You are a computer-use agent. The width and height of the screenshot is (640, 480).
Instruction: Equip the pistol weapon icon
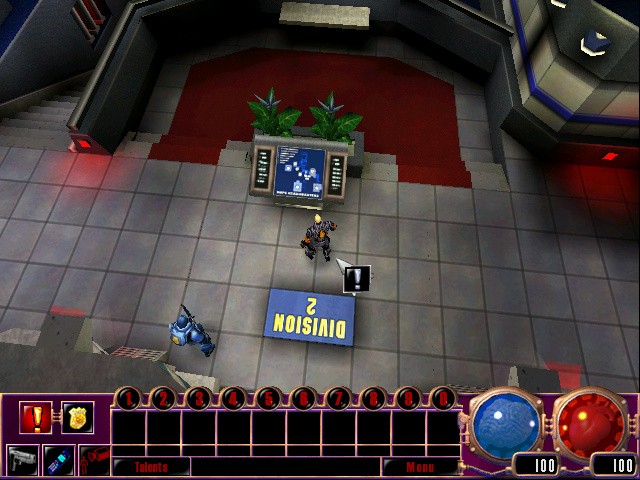click(x=22, y=459)
